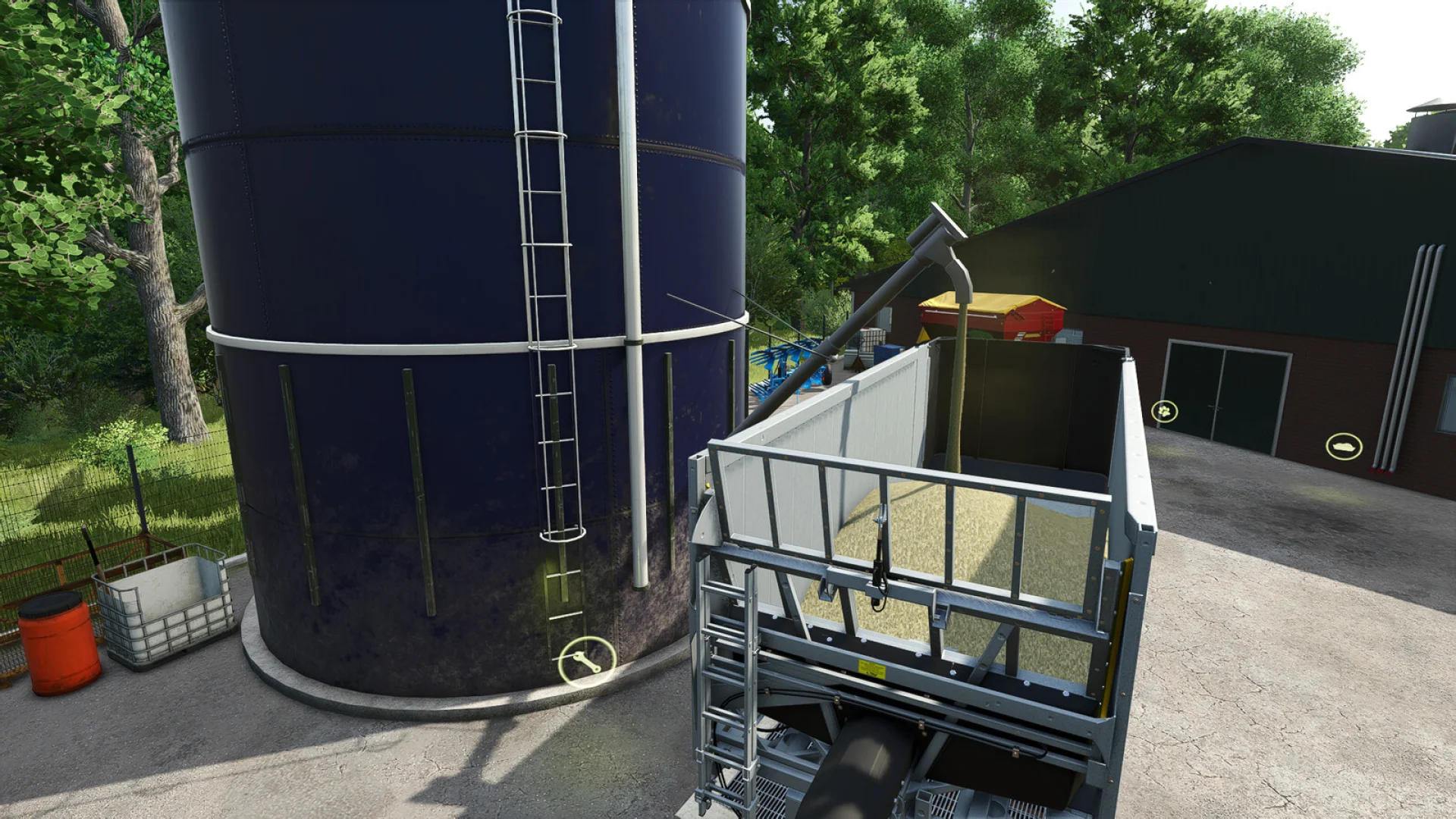
Task: Select the paw-print animal interaction icon
Action: tap(1166, 411)
